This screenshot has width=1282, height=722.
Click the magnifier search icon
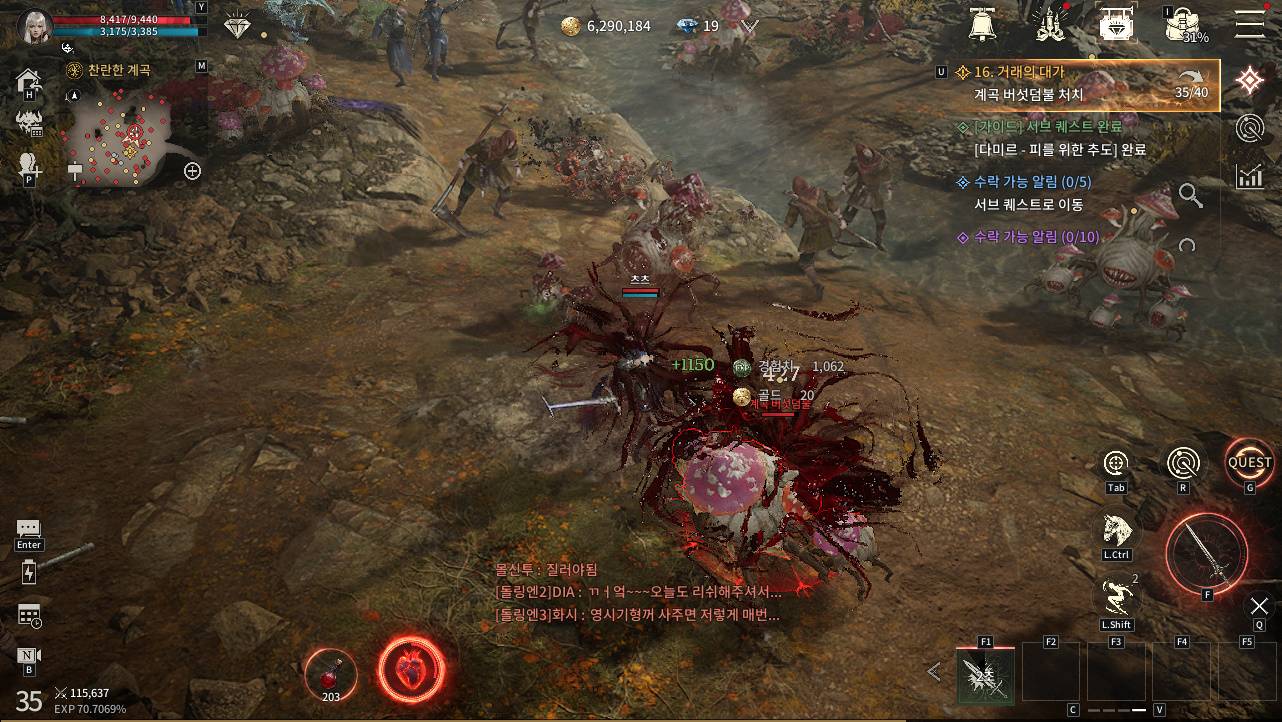tap(1190, 195)
